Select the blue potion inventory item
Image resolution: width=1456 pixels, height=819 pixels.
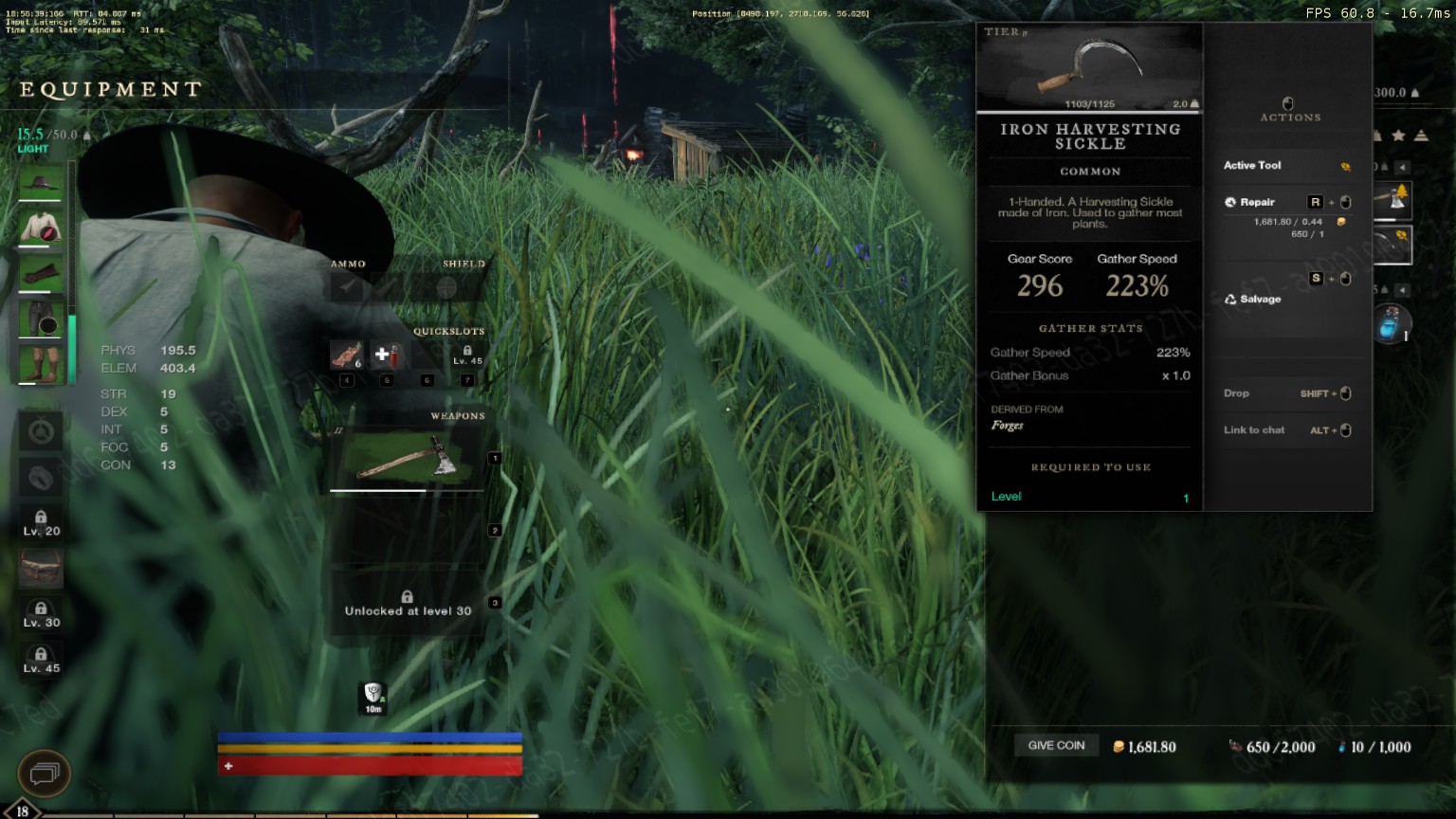click(x=1392, y=324)
